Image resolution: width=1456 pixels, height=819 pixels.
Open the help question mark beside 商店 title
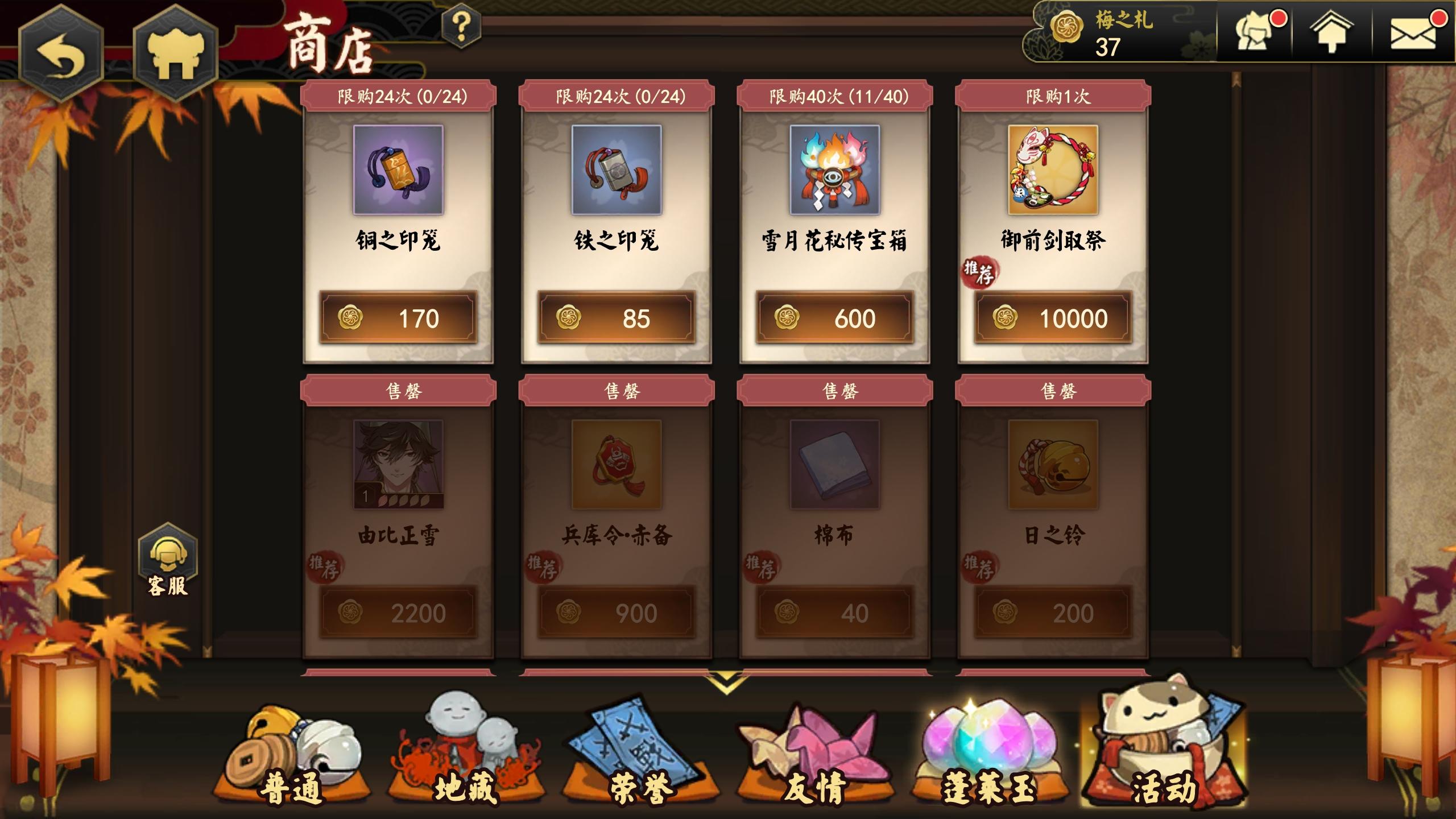coord(462,26)
